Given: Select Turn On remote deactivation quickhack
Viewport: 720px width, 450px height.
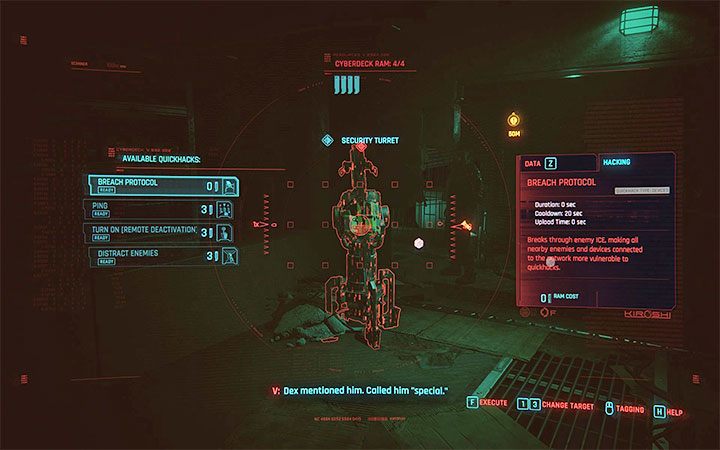Looking at the screenshot, I should 162,232.
